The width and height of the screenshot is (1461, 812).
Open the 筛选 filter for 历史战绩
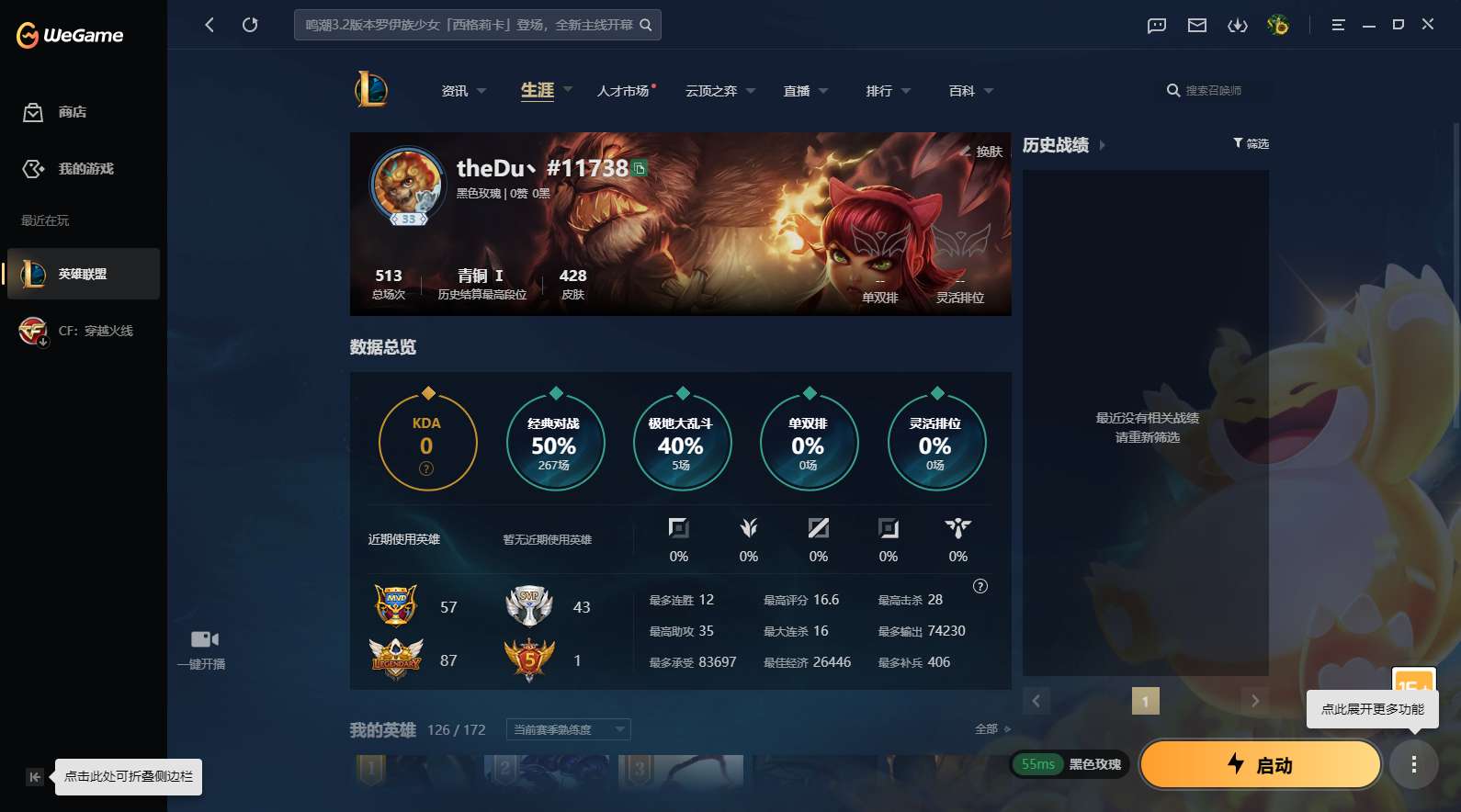[x=1250, y=143]
